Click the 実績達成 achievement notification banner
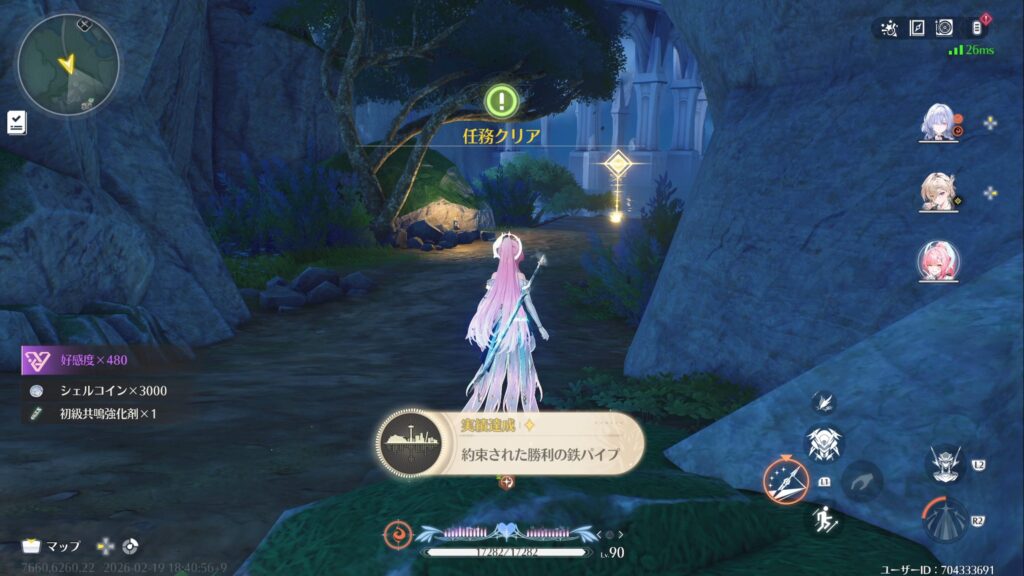 [511, 442]
